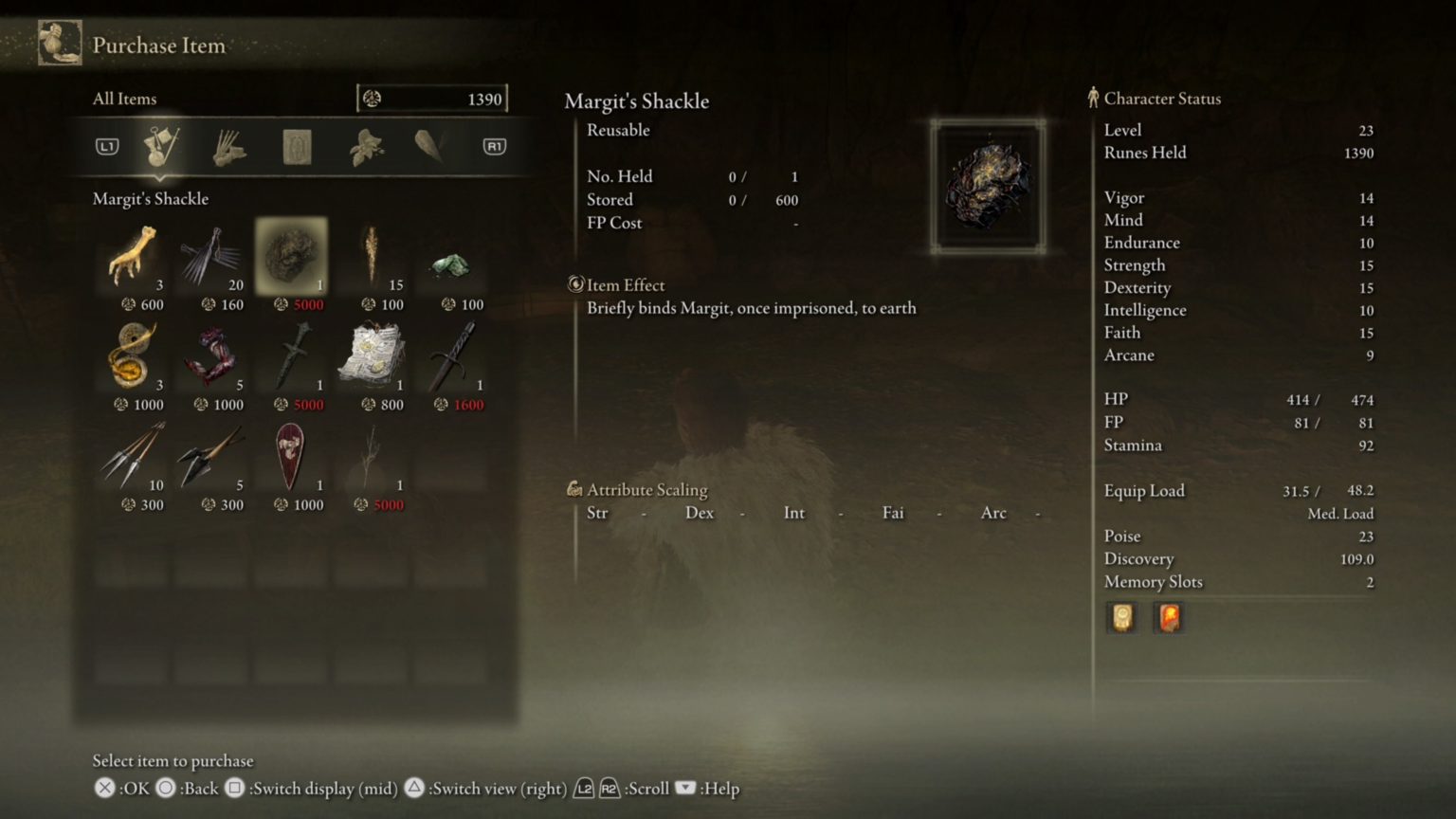Click the runes currency icon beside 1390

tap(370, 97)
